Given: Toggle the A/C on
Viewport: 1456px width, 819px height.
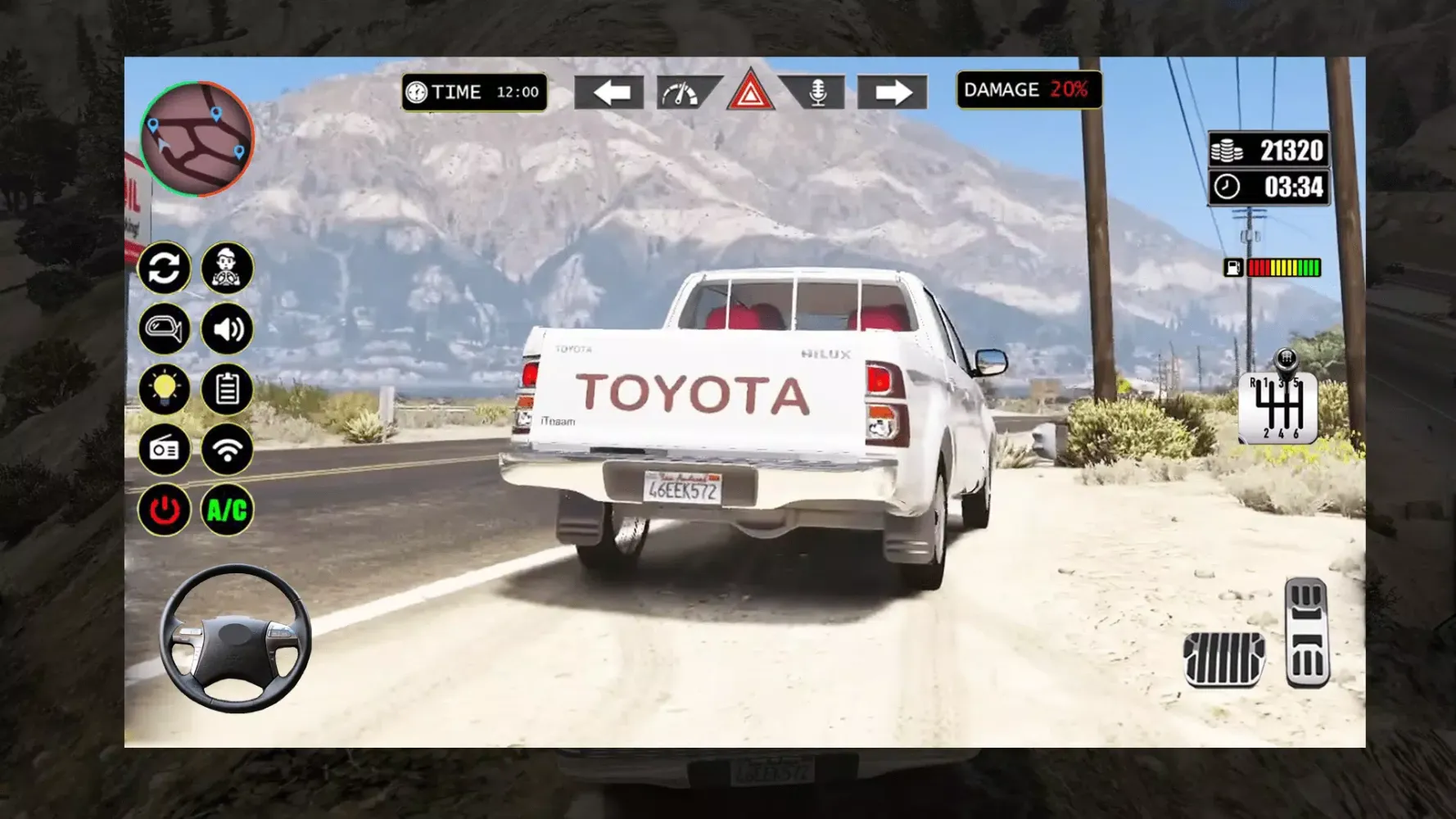Looking at the screenshot, I should tap(227, 509).
